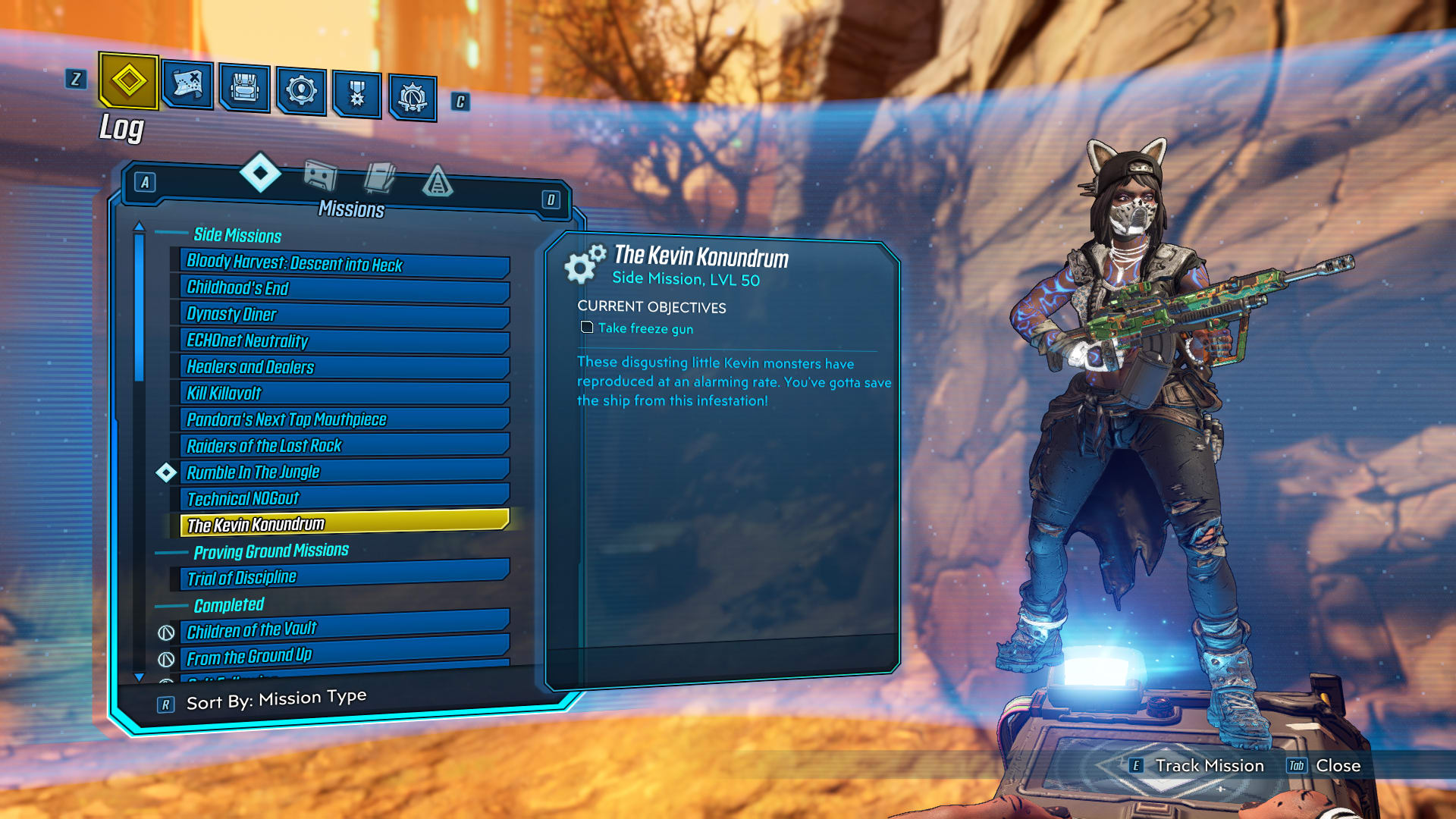The height and width of the screenshot is (819, 1456).
Task: Choose Pandora's Next Top Mouthpiece mission
Action: (x=345, y=419)
